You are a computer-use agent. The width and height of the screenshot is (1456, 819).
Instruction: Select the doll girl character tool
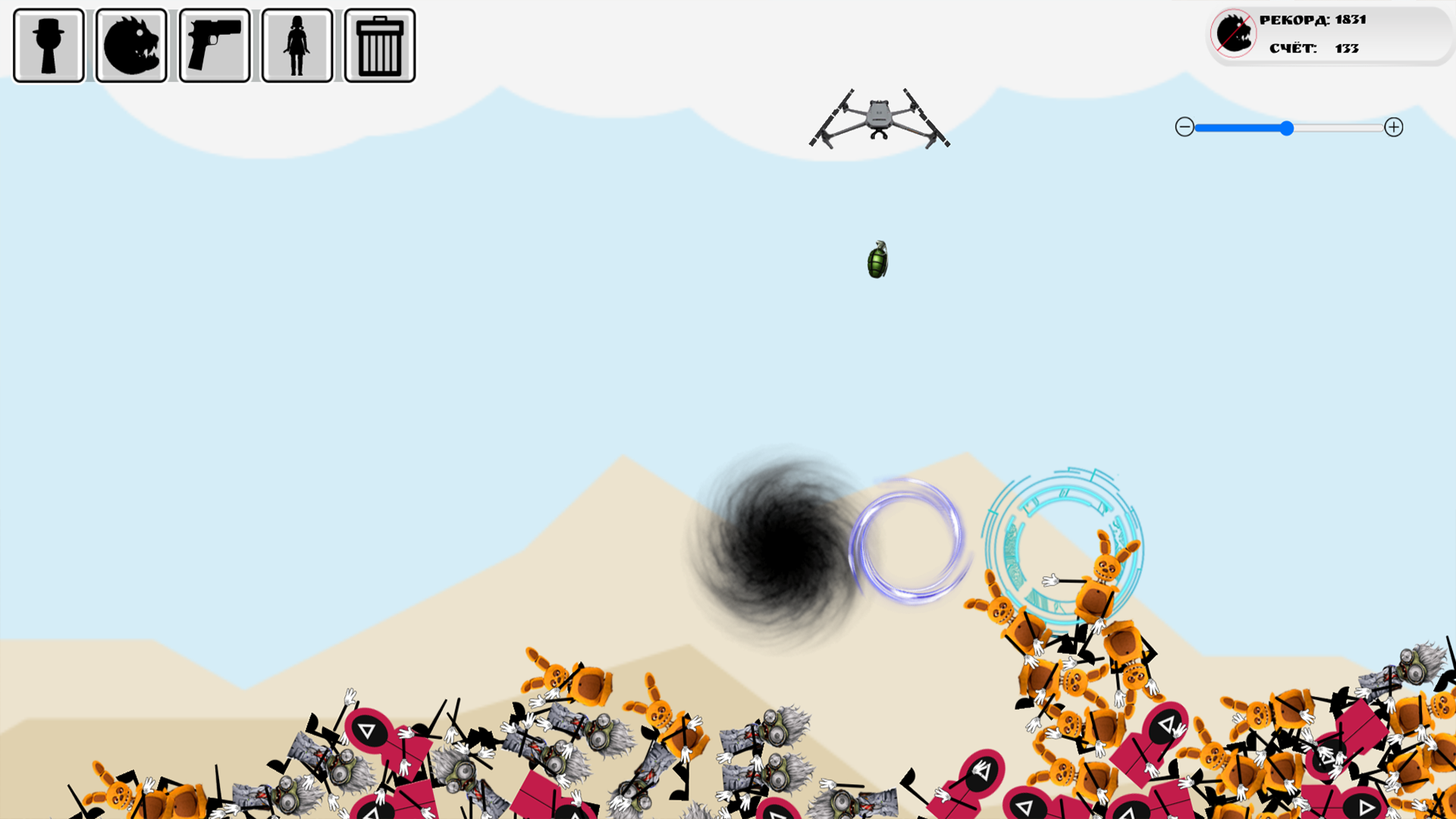point(297,43)
